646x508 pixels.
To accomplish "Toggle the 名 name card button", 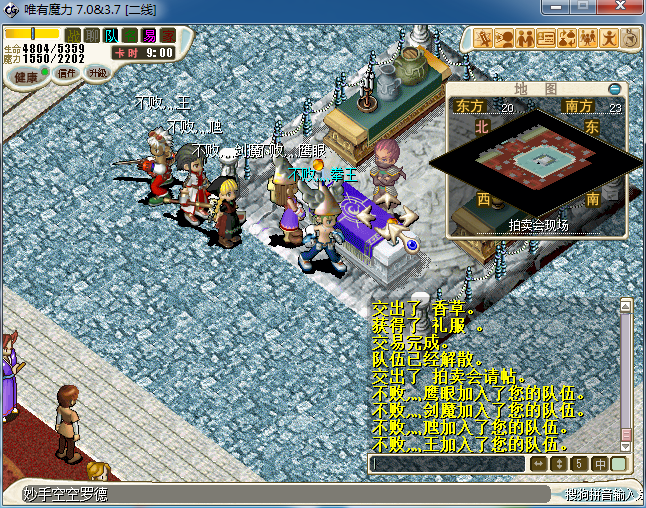I will [130, 35].
